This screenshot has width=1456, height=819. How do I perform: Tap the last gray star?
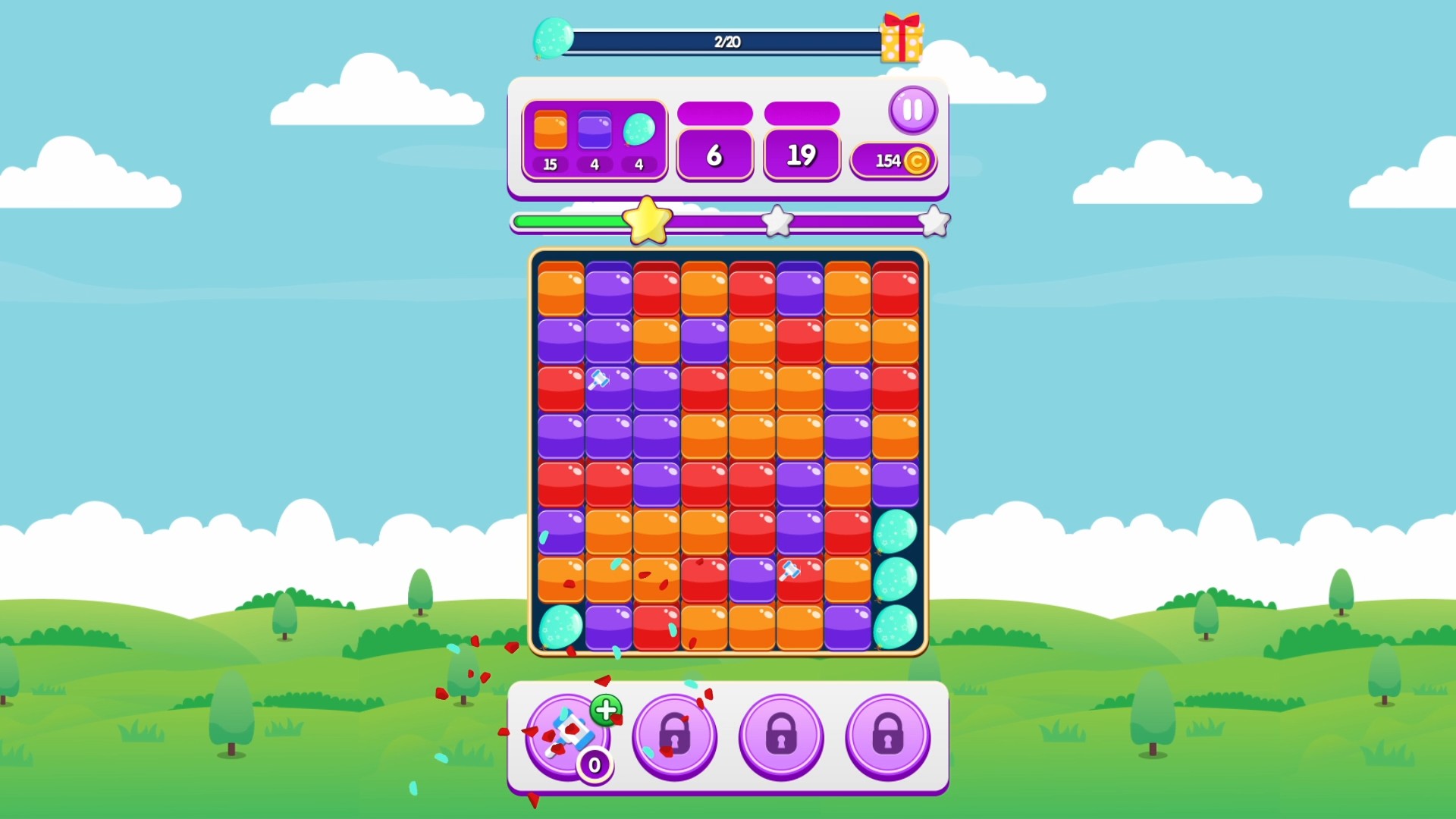tap(934, 221)
